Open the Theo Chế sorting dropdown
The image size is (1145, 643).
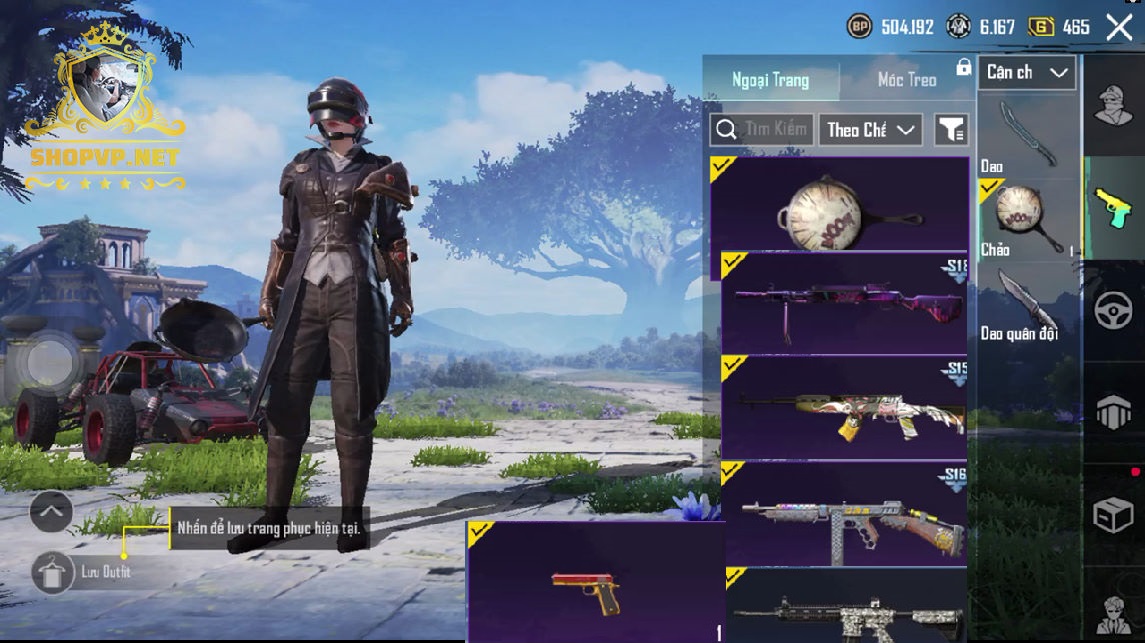coord(869,130)
